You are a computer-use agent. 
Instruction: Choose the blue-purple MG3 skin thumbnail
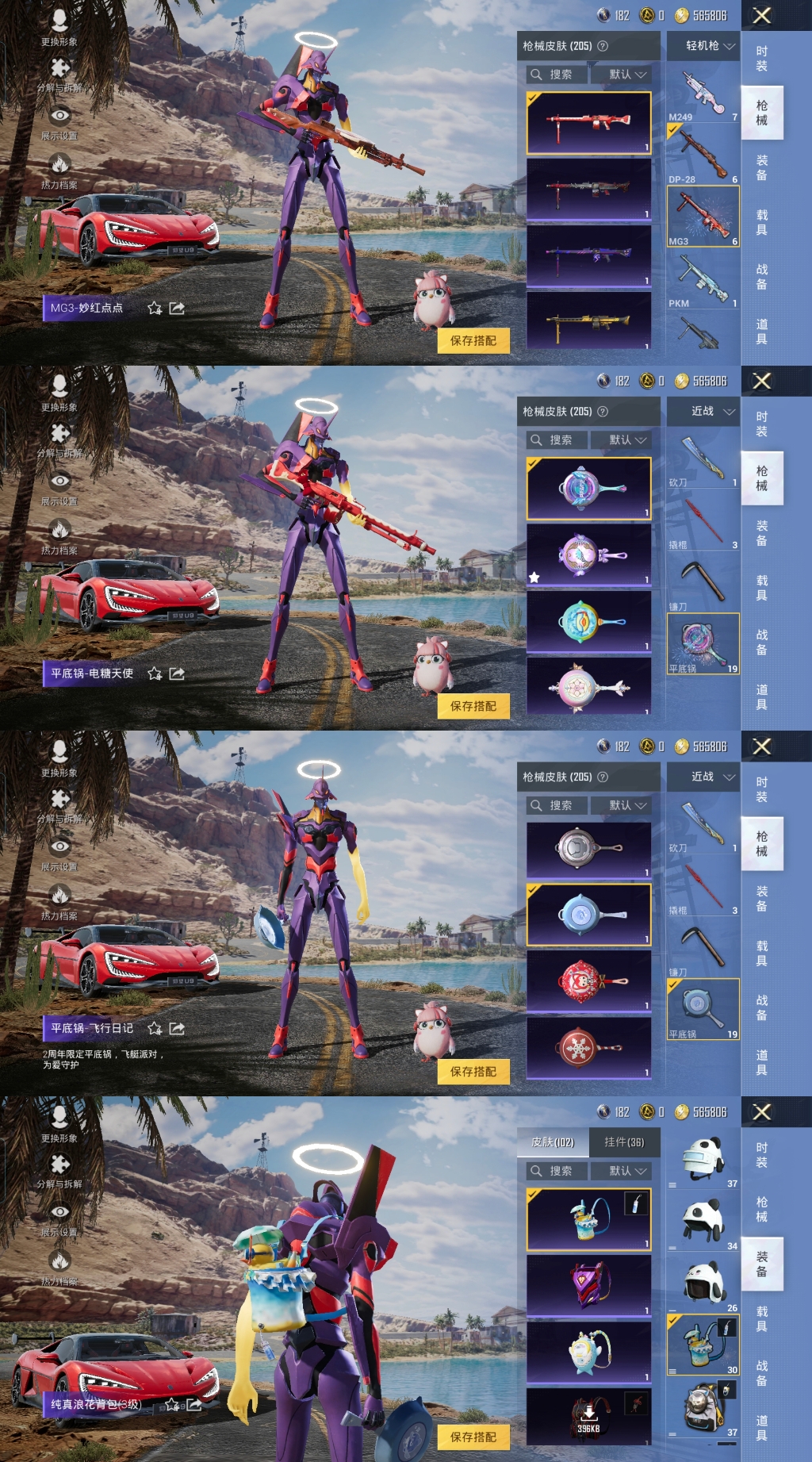(588, 255)
